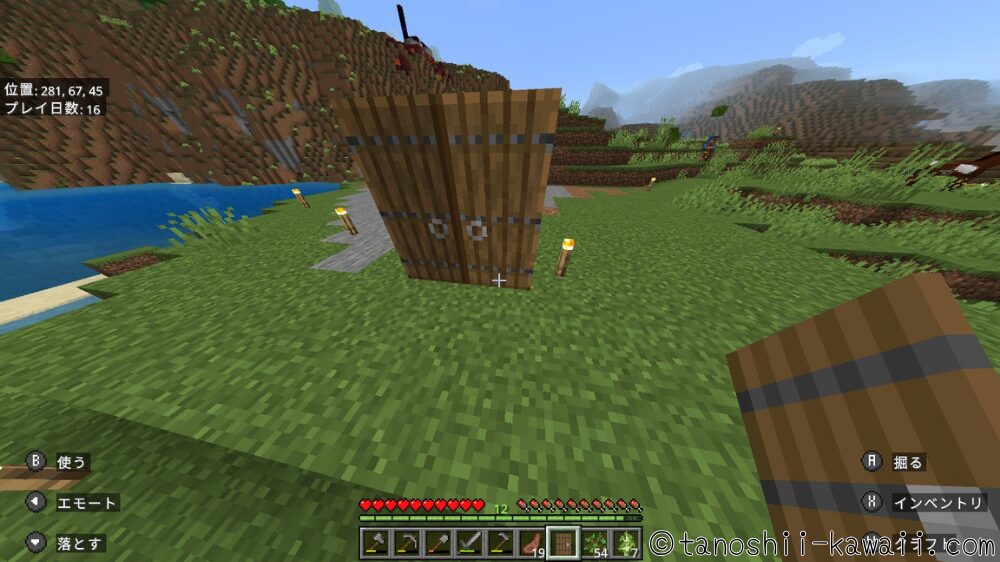Select the stone axe hotbar slot
Screen dimensions: 1000x562
[x=375, y=543]
